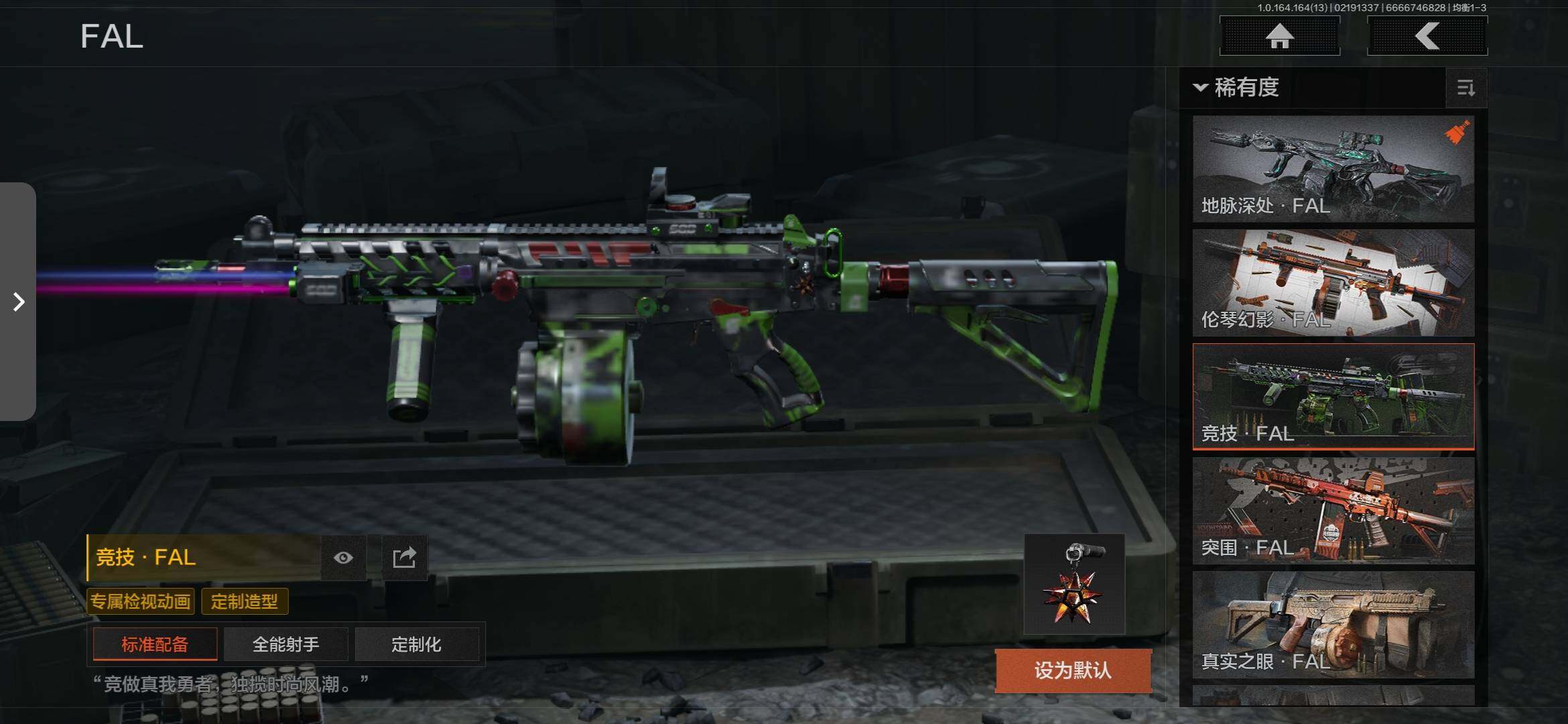Toggle the sort order icon

(1465, 88)
